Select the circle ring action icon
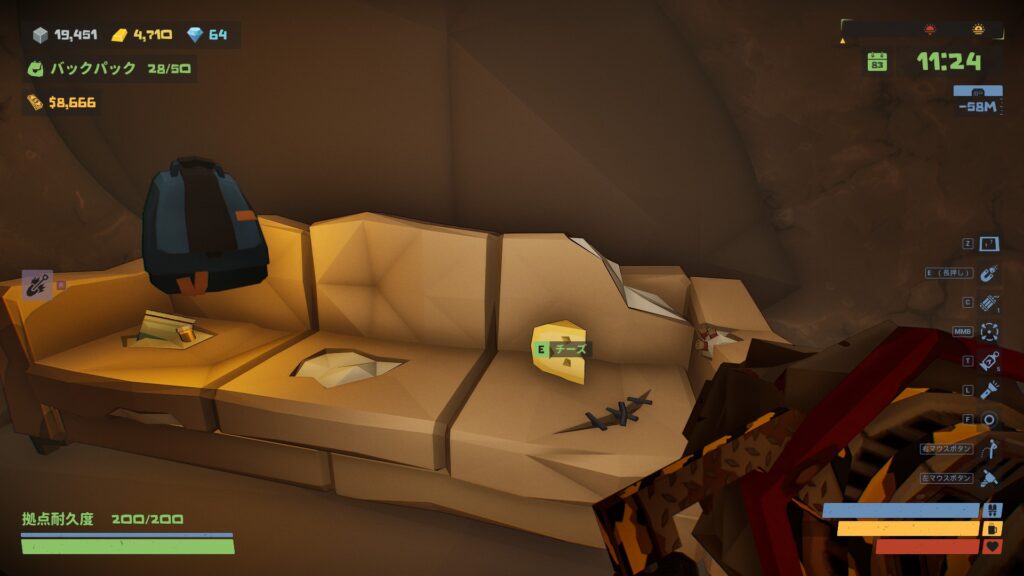 click(x=989, y=419)
